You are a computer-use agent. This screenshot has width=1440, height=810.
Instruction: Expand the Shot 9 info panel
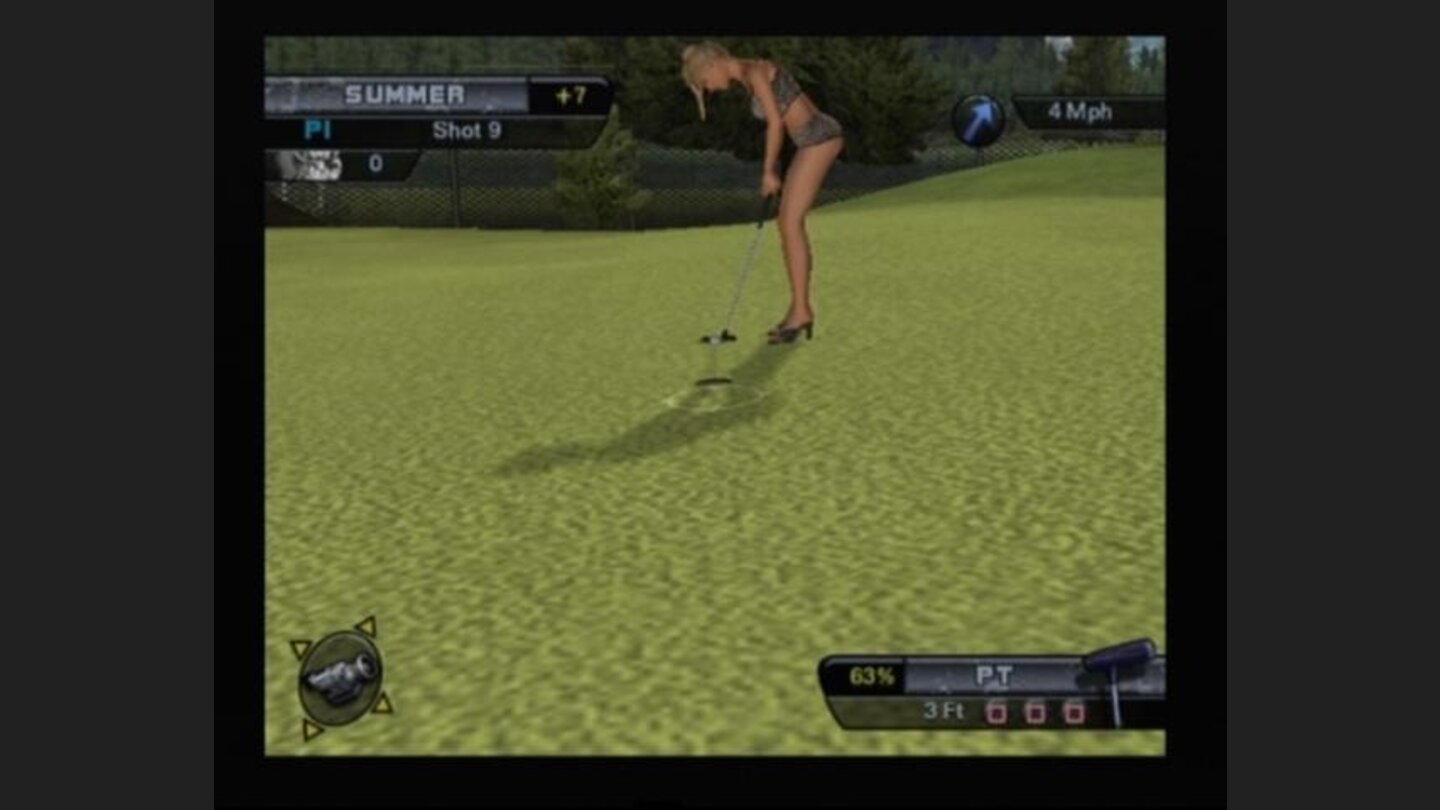click(x=468, y=130)
